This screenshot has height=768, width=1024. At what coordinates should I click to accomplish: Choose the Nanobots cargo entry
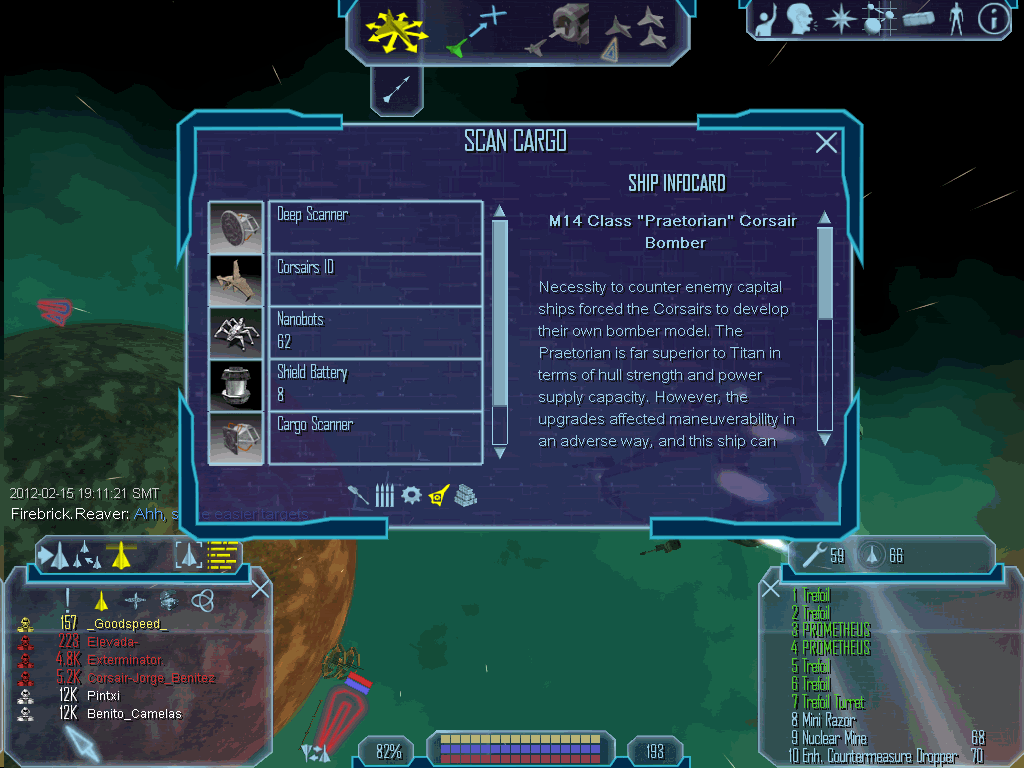pyautogui.click(x=375, y=331)
